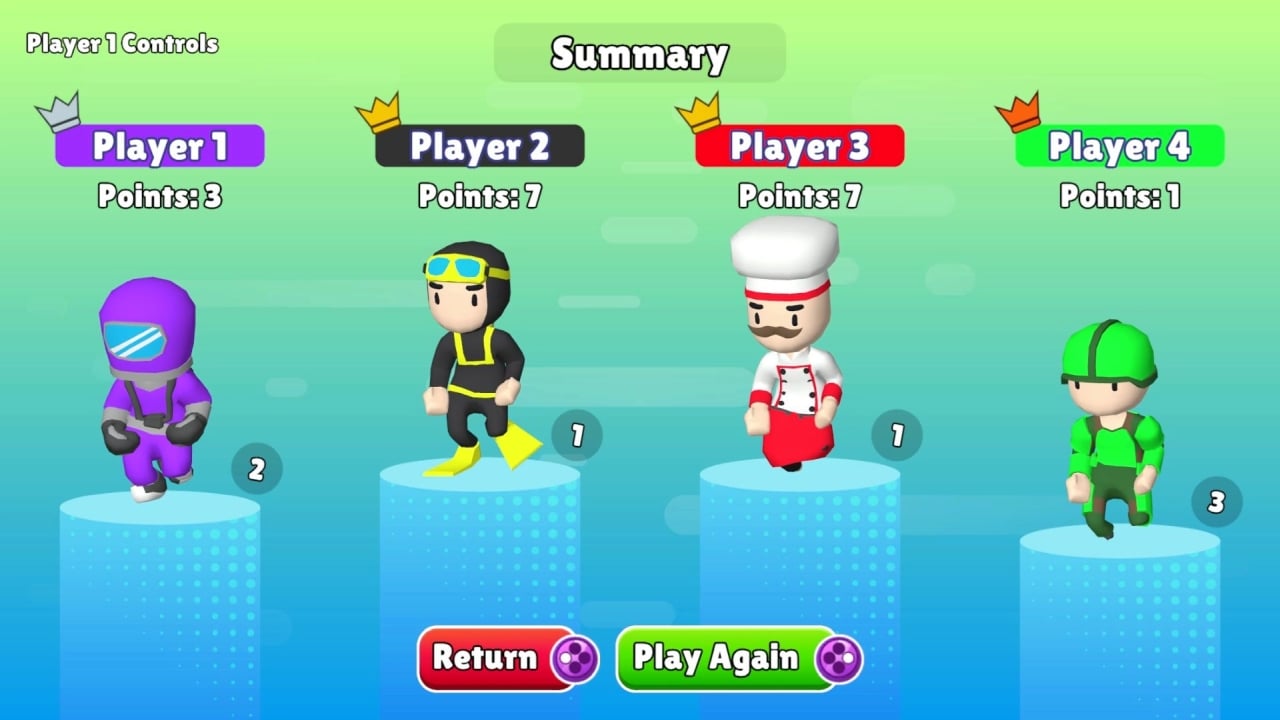Open Player 1 Controls

120,43
